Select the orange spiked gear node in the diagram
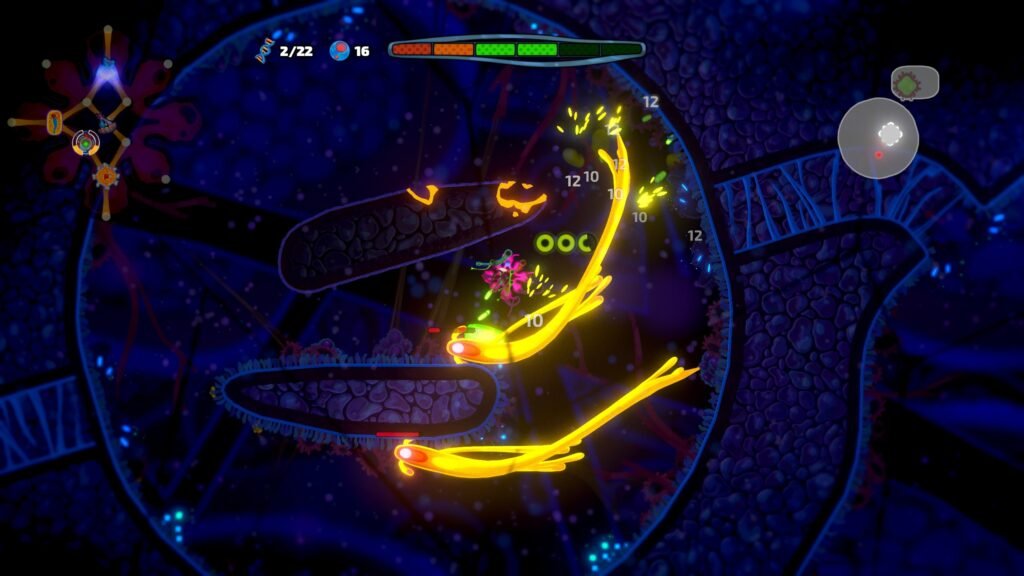The height and width of the screenshot is (576, 1024). coord(105,177)
